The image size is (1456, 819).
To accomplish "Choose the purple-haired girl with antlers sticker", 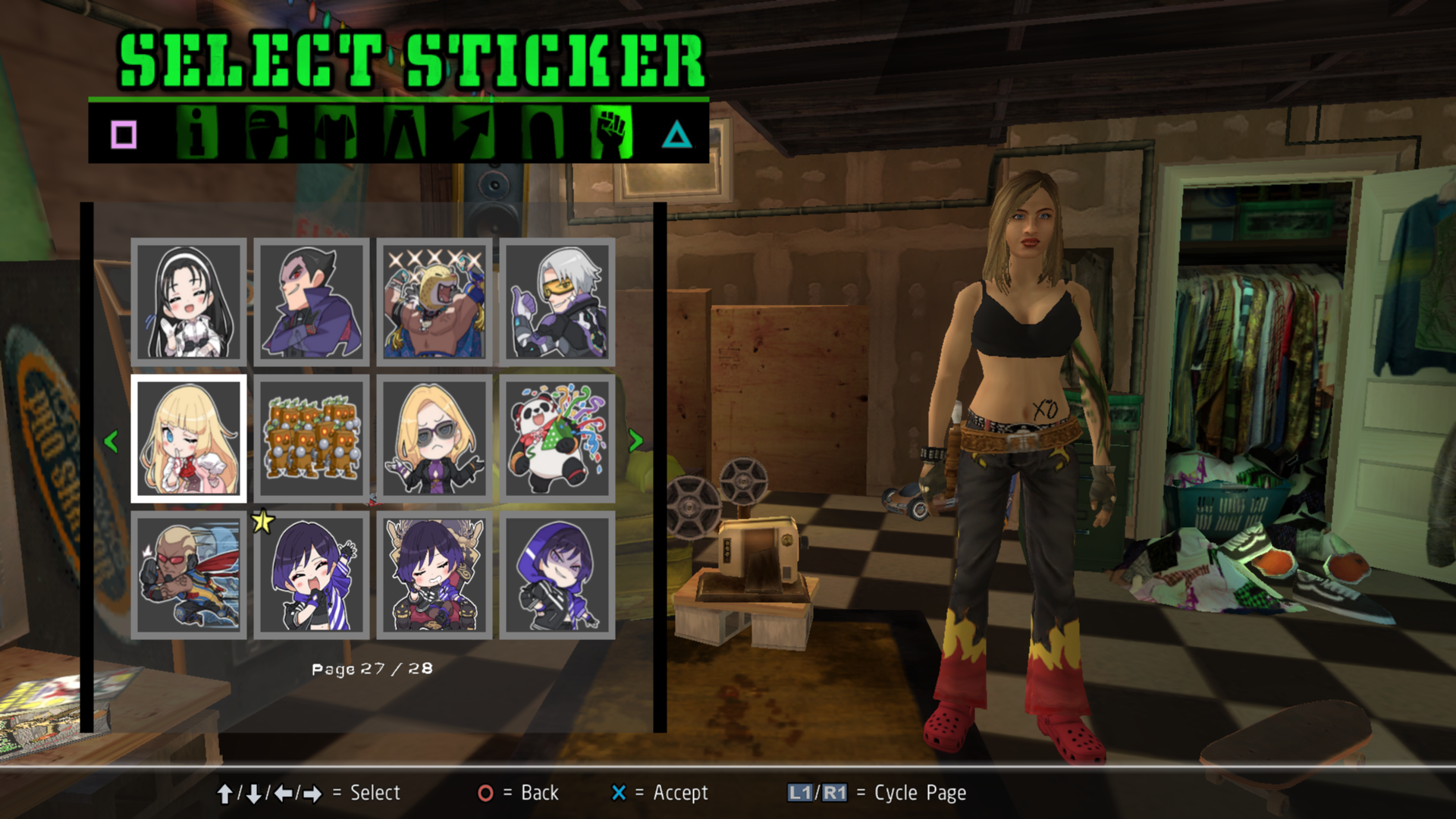I will click(435, 575).
